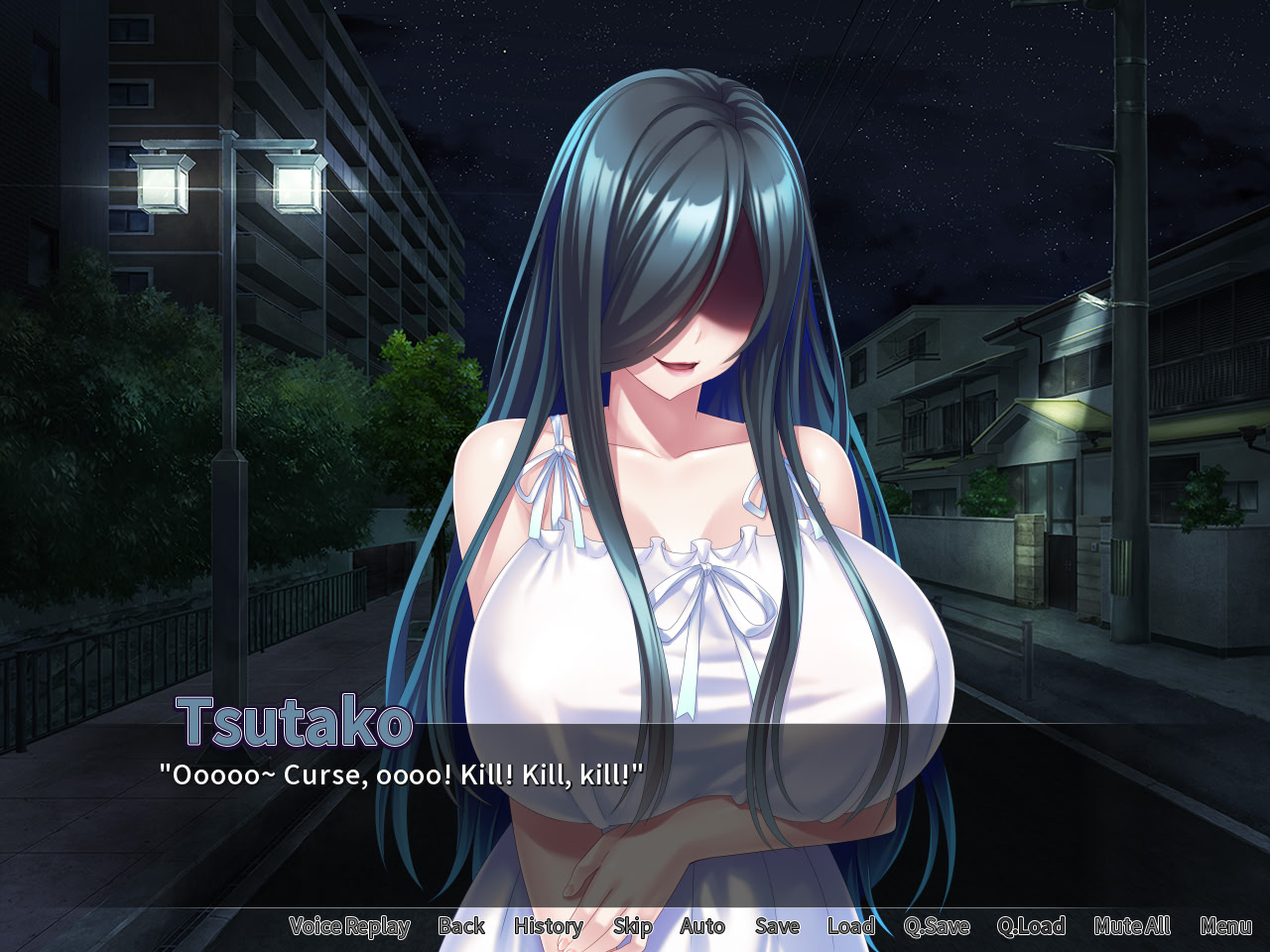Go Back to the previous line
Image resolution: width=1270 pixels, height=952 pixels.
461,926
